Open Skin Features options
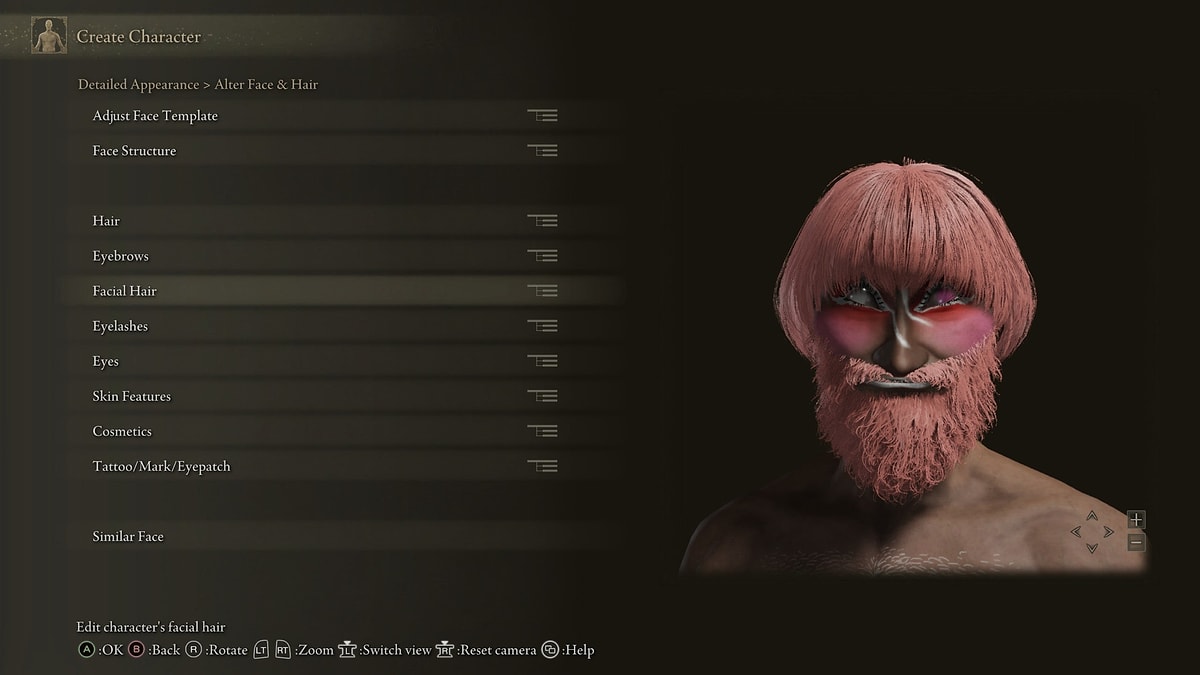The width and height of the screenshot is (1200, 675). [132, 396]
